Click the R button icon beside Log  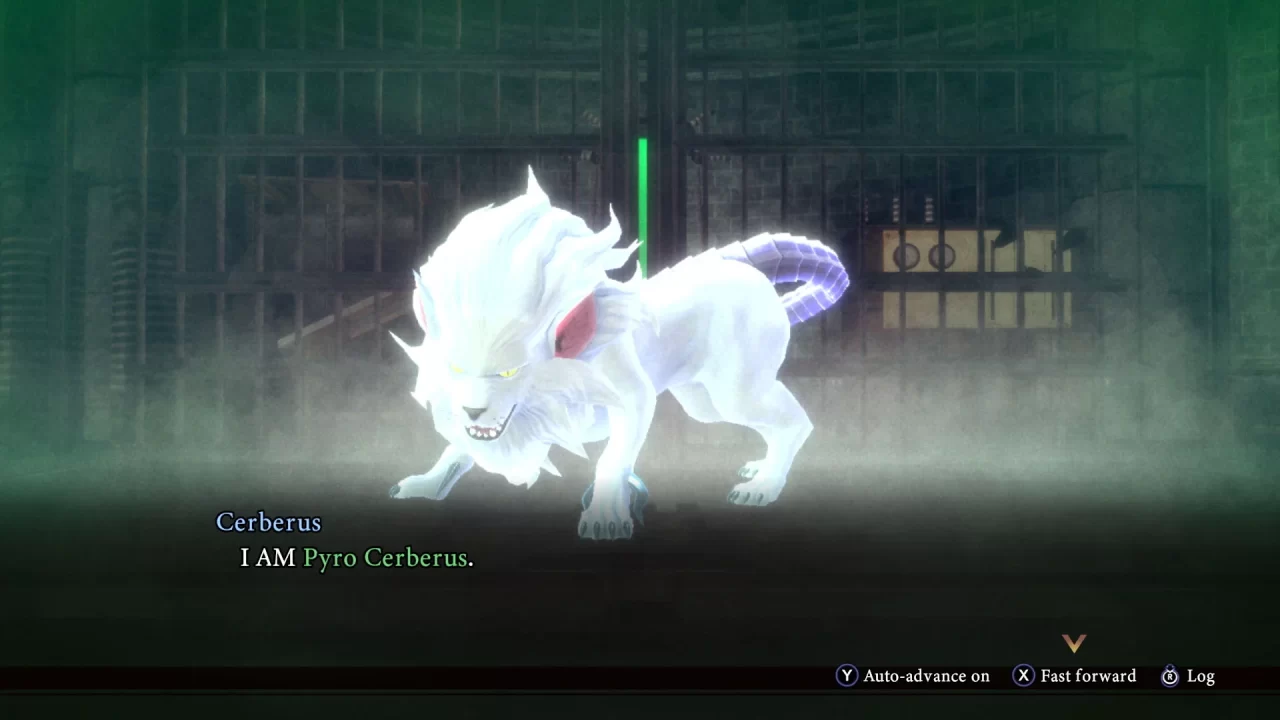click(1169, 676)
